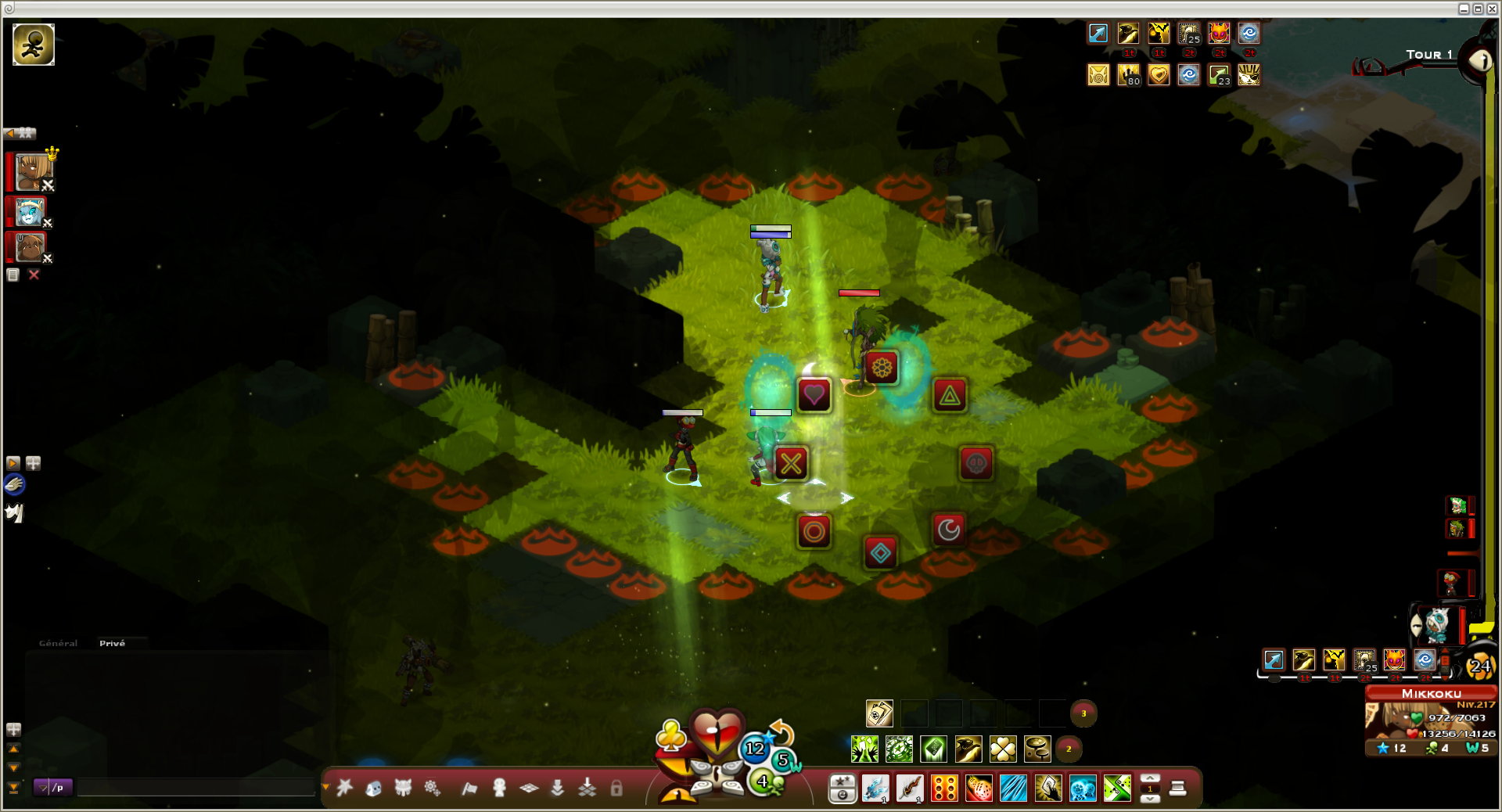Image resolution: width=1502 pixels, height=812 pixels.
Task: Select the blue-haired party member portrait
Action: tap(30, 212)
